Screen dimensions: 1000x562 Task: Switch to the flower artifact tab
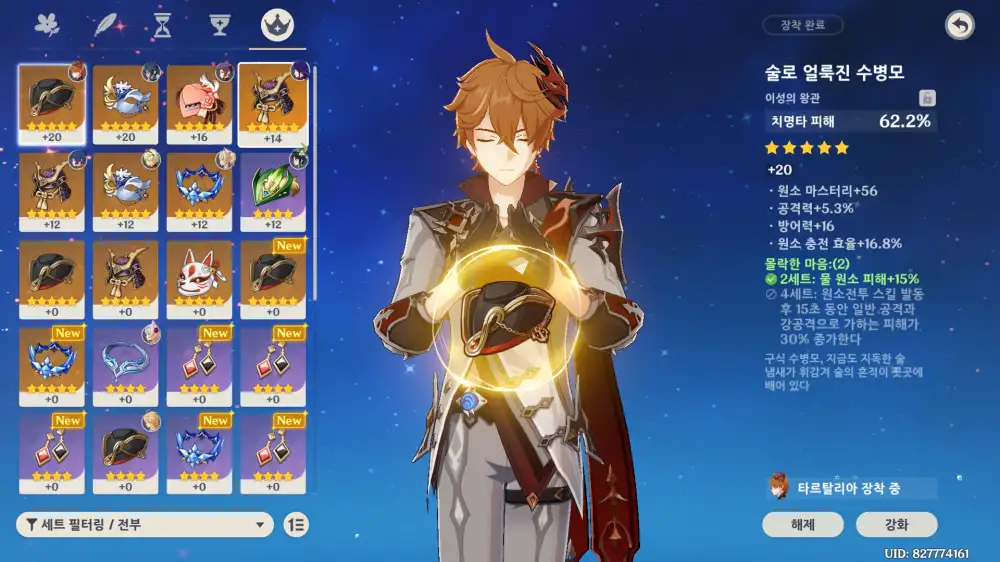tap(46, 25)
